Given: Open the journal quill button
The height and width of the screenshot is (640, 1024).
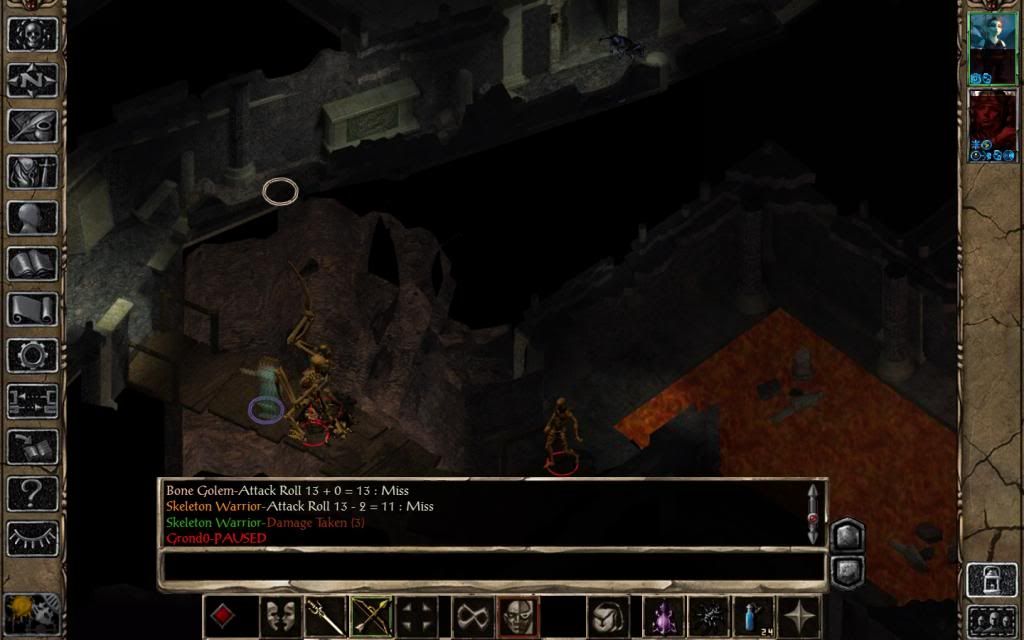Looking at the screenshot, I should coord(32,125).
